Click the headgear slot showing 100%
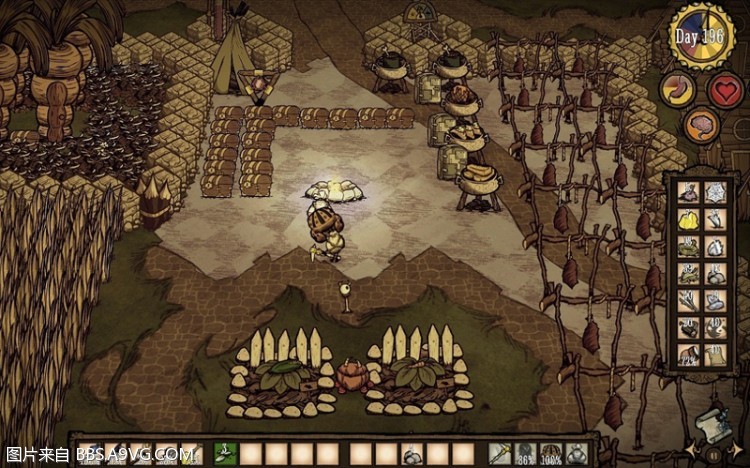Screen dimensions: 750x468 551,454
